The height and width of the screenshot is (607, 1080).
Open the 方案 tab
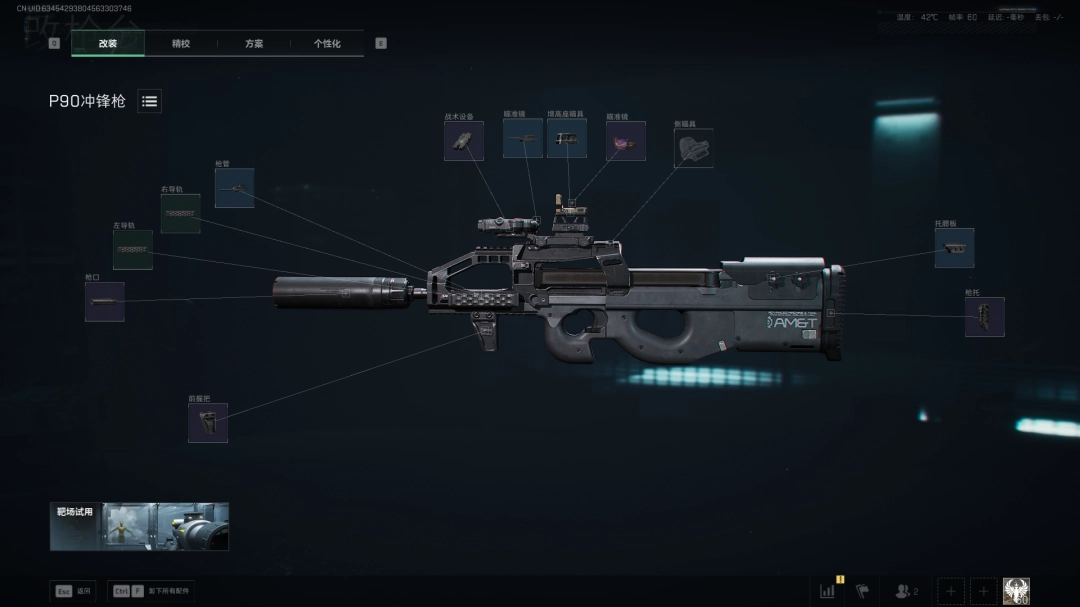pos(254,44)
